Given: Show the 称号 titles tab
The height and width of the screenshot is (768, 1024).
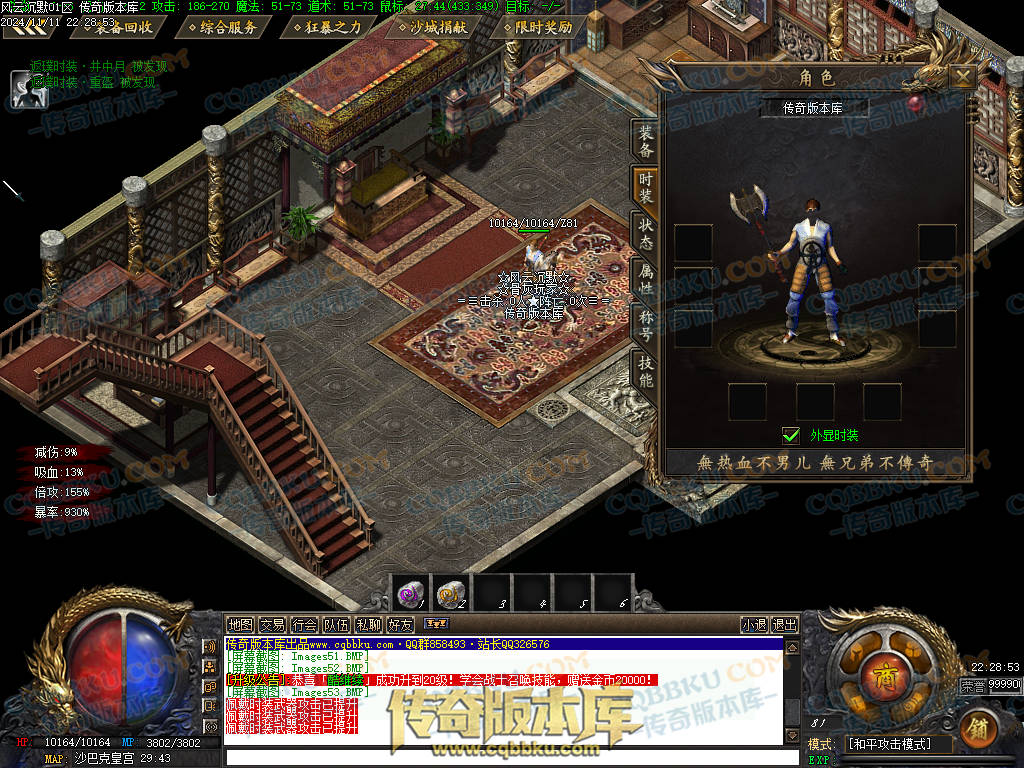Looking at the screenshot, I should [x=646, y=324].
